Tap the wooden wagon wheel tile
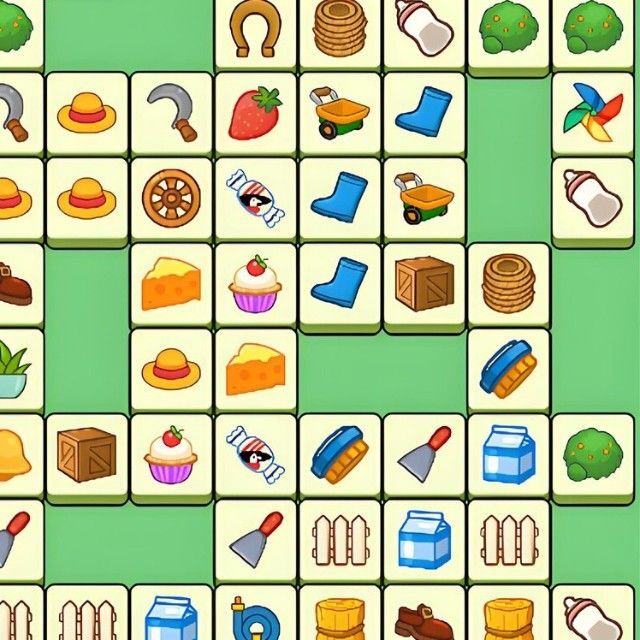 click(171, 197)
